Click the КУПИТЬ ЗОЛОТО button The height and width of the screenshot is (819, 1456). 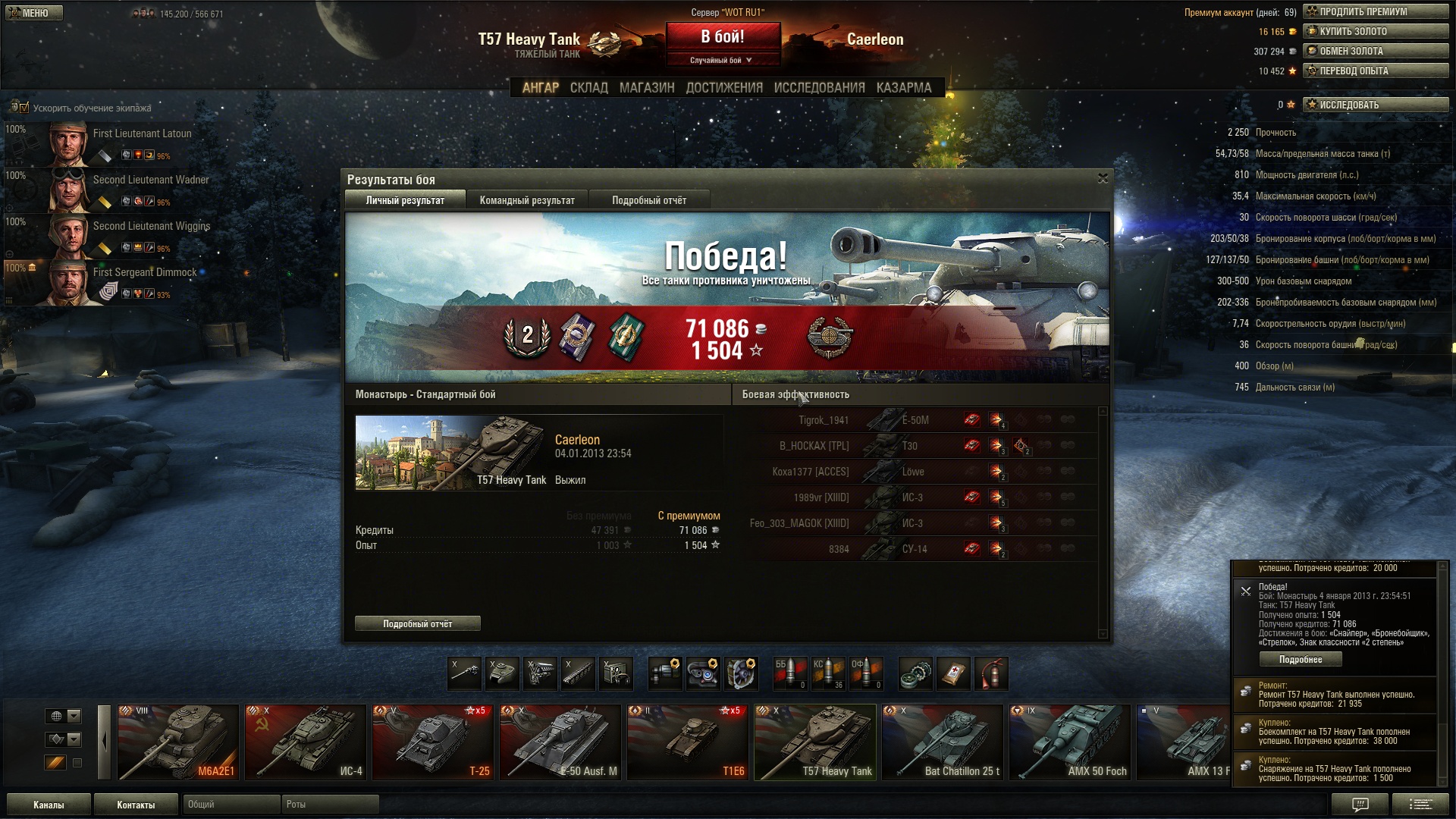click(1376, 31)
